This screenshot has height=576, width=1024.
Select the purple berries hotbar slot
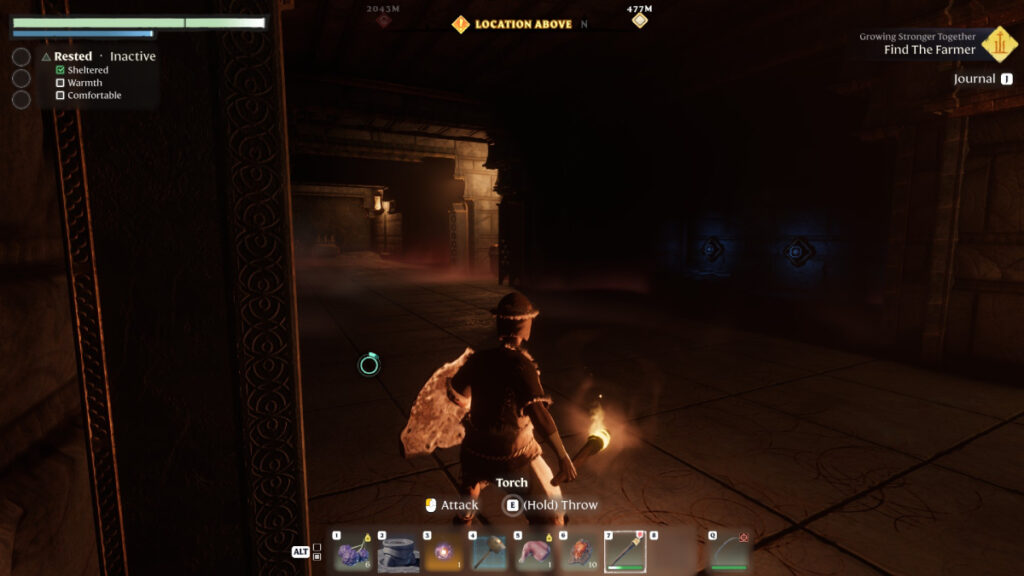352,551
